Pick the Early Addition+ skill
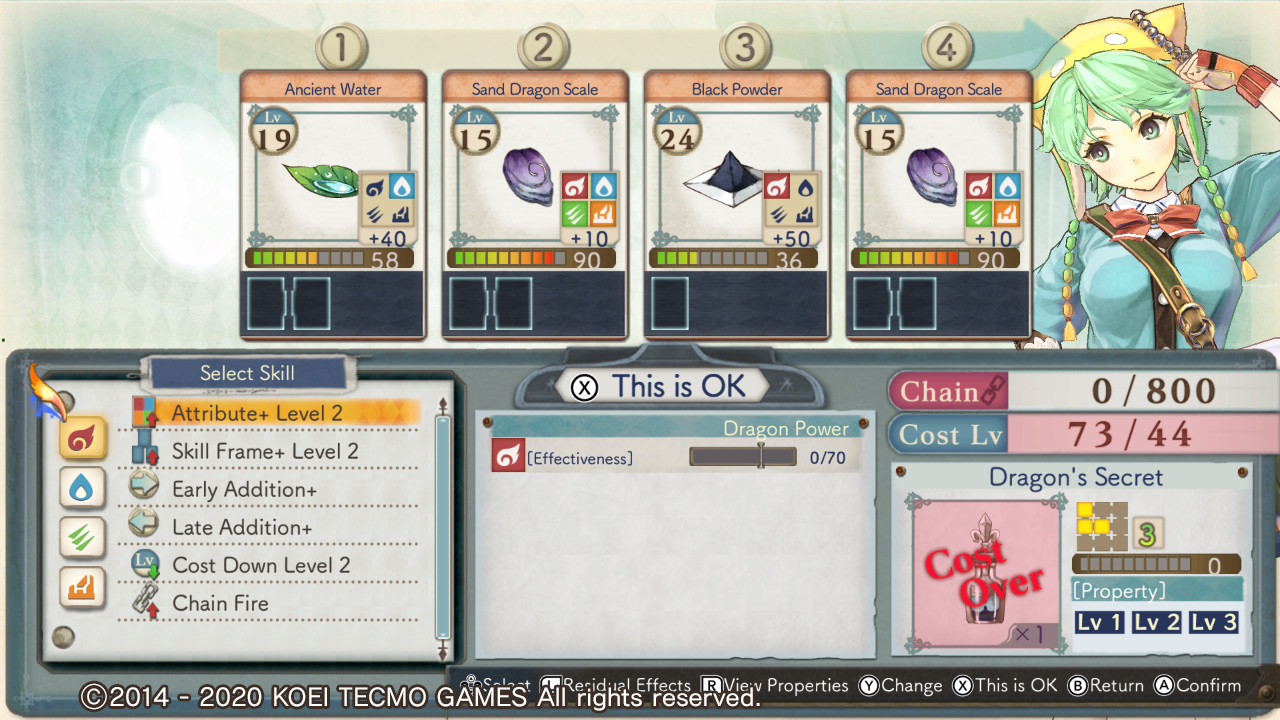 click(244, 489)
